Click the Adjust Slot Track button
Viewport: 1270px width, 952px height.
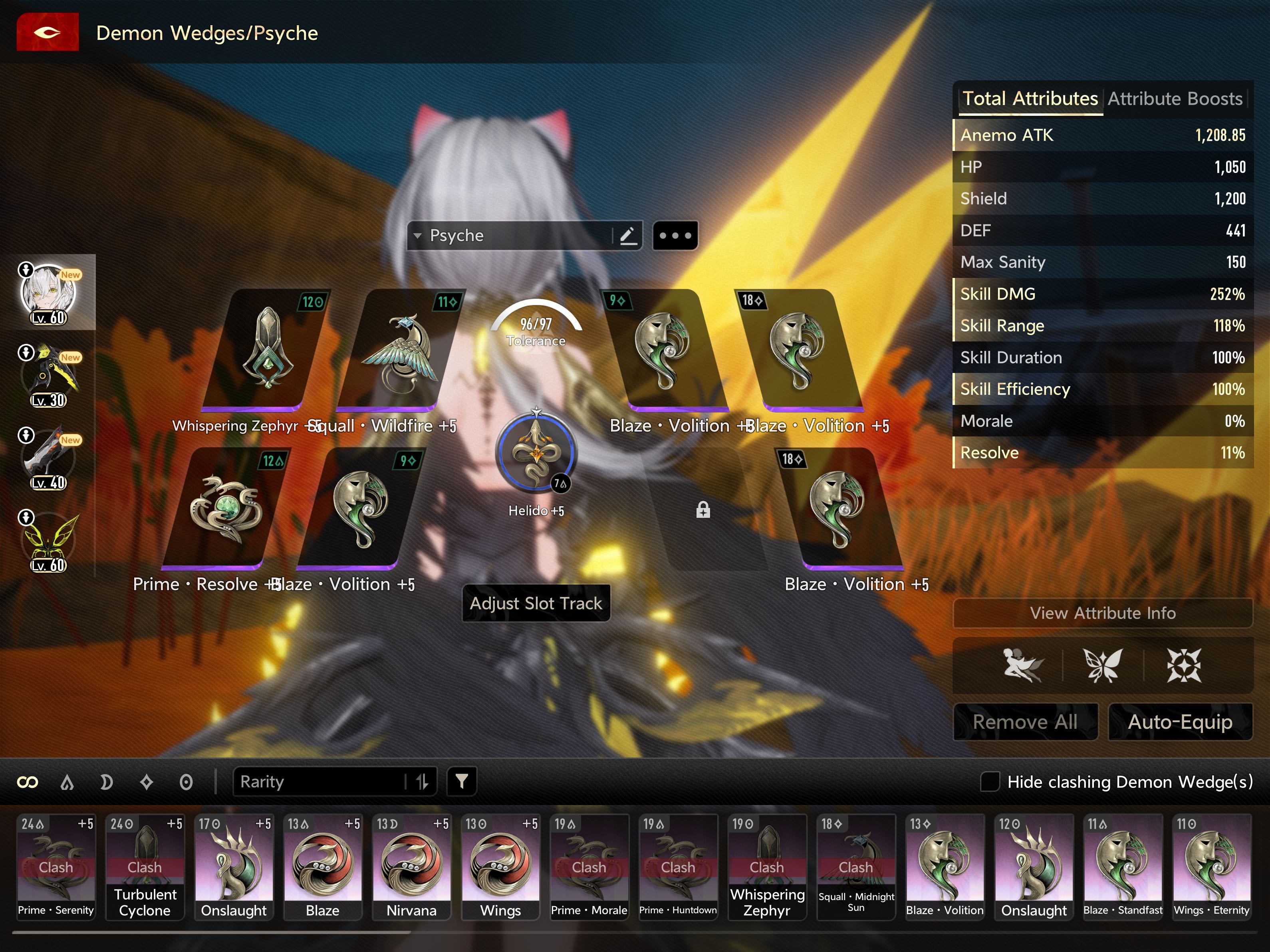click(x=536, y=603)
